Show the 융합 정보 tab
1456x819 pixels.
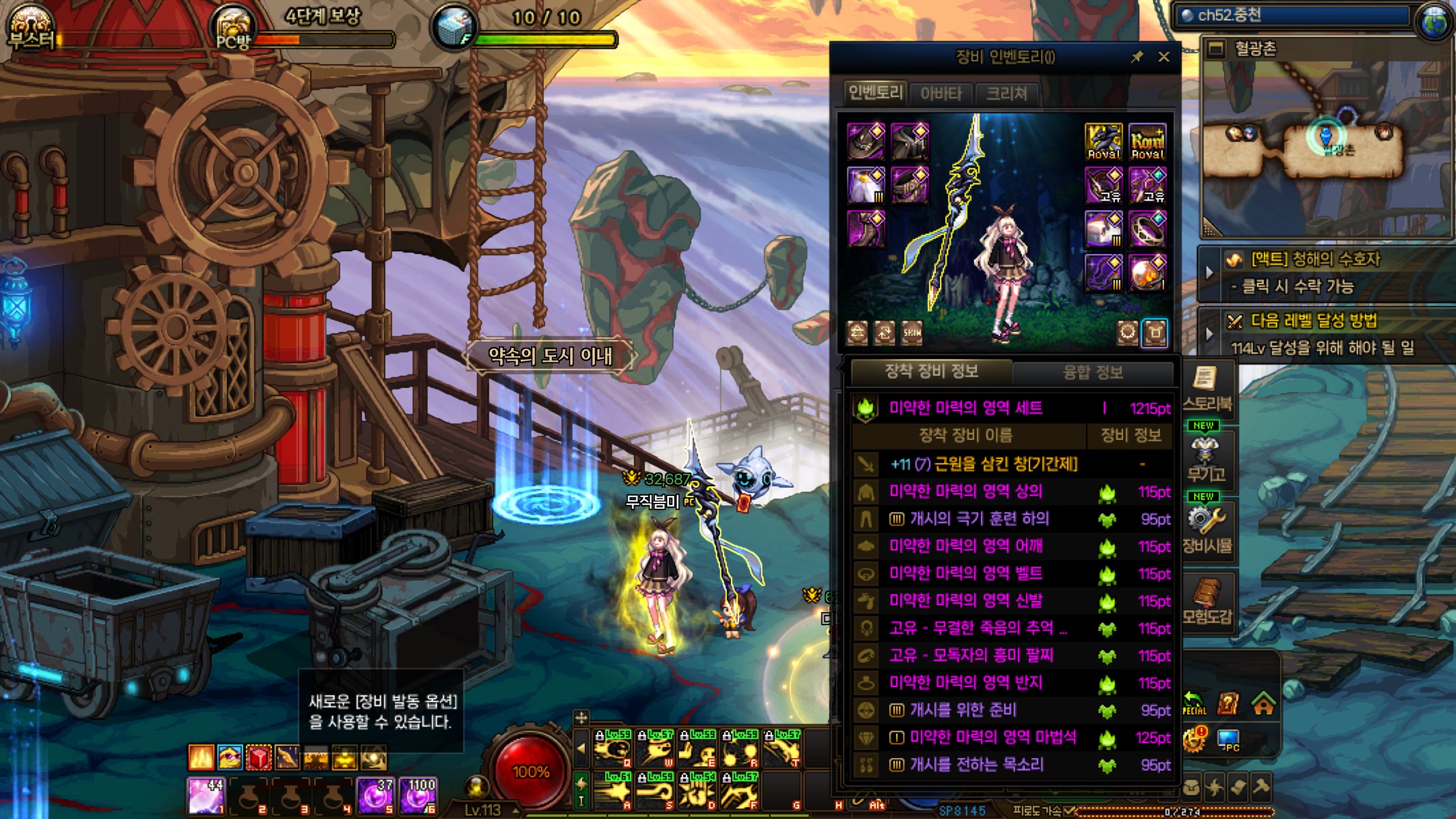[1093, 372]
